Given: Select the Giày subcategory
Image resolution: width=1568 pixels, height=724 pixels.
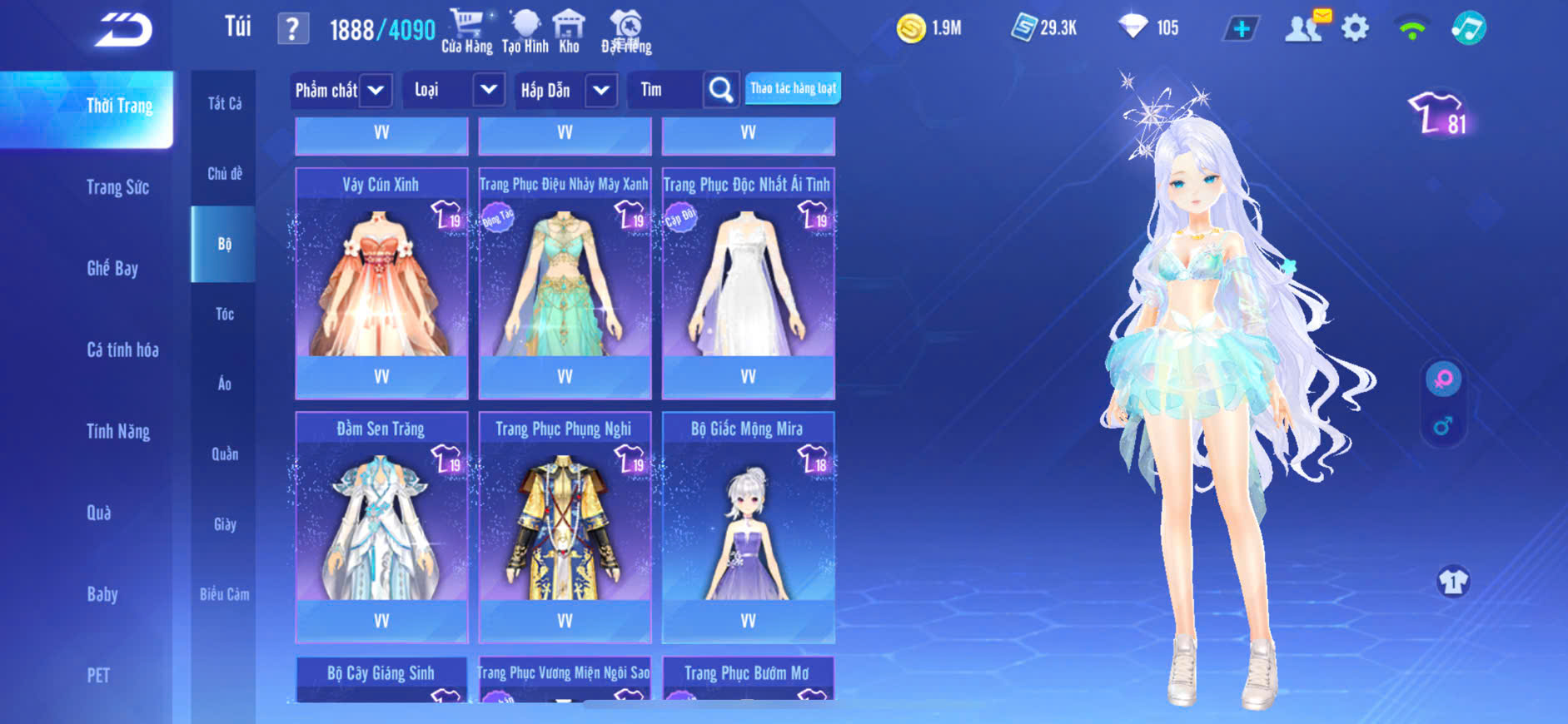Looking at the screenshot, I should coord(224,524).
